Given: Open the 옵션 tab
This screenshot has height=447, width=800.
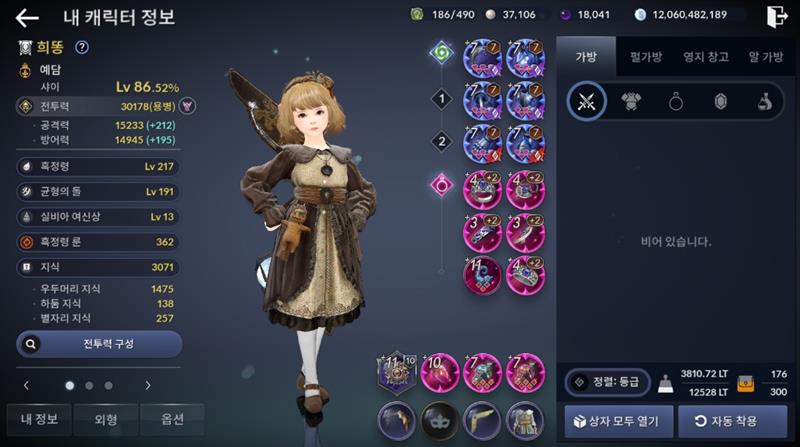Looking at the screenshot, I should (171, 419).
